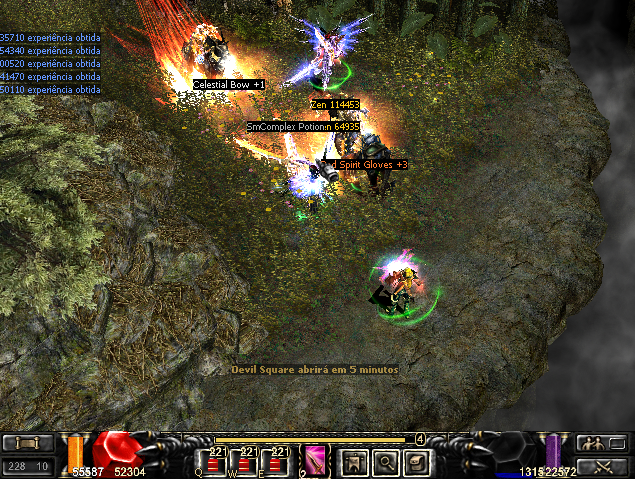Open the scroll menu button
635x479 pixels.
pyautogui.click(x=28, y=443)
